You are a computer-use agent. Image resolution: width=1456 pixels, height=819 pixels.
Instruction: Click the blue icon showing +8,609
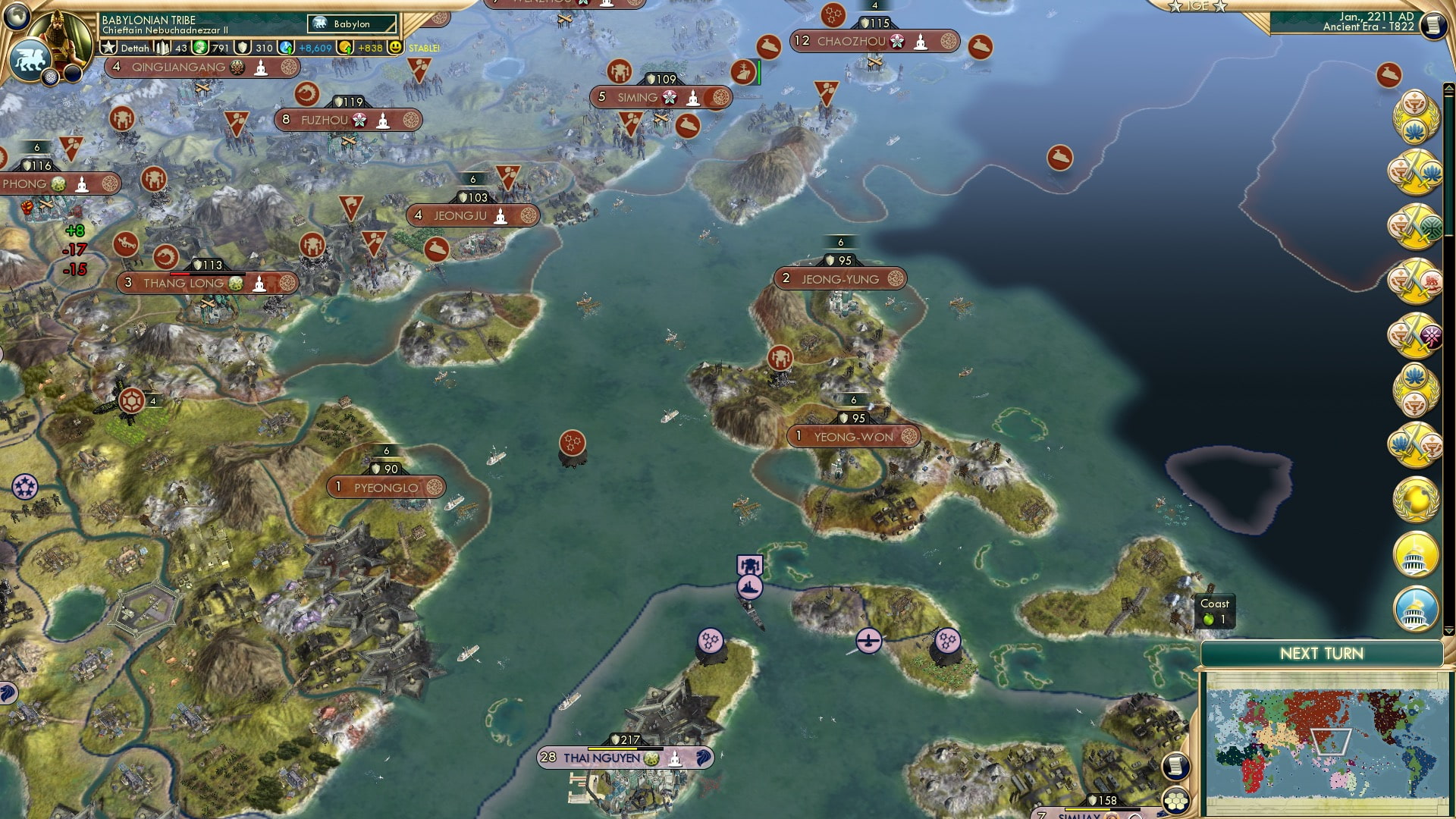click(x=287, y=48)
